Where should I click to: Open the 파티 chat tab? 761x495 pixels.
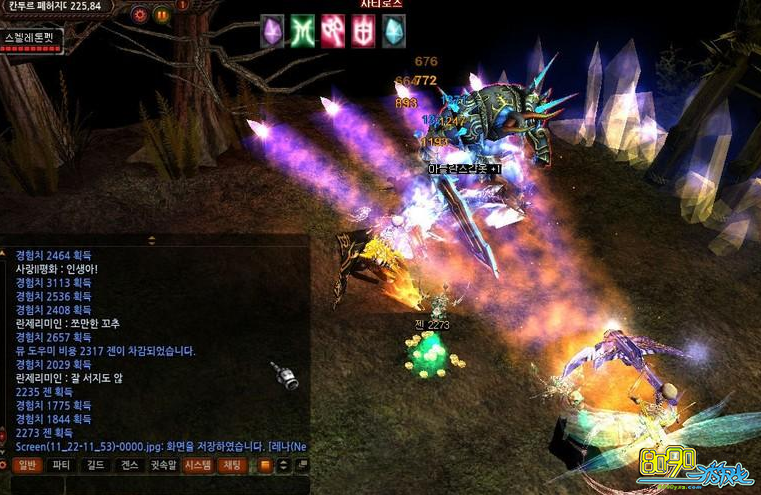[x=61, y=465]
